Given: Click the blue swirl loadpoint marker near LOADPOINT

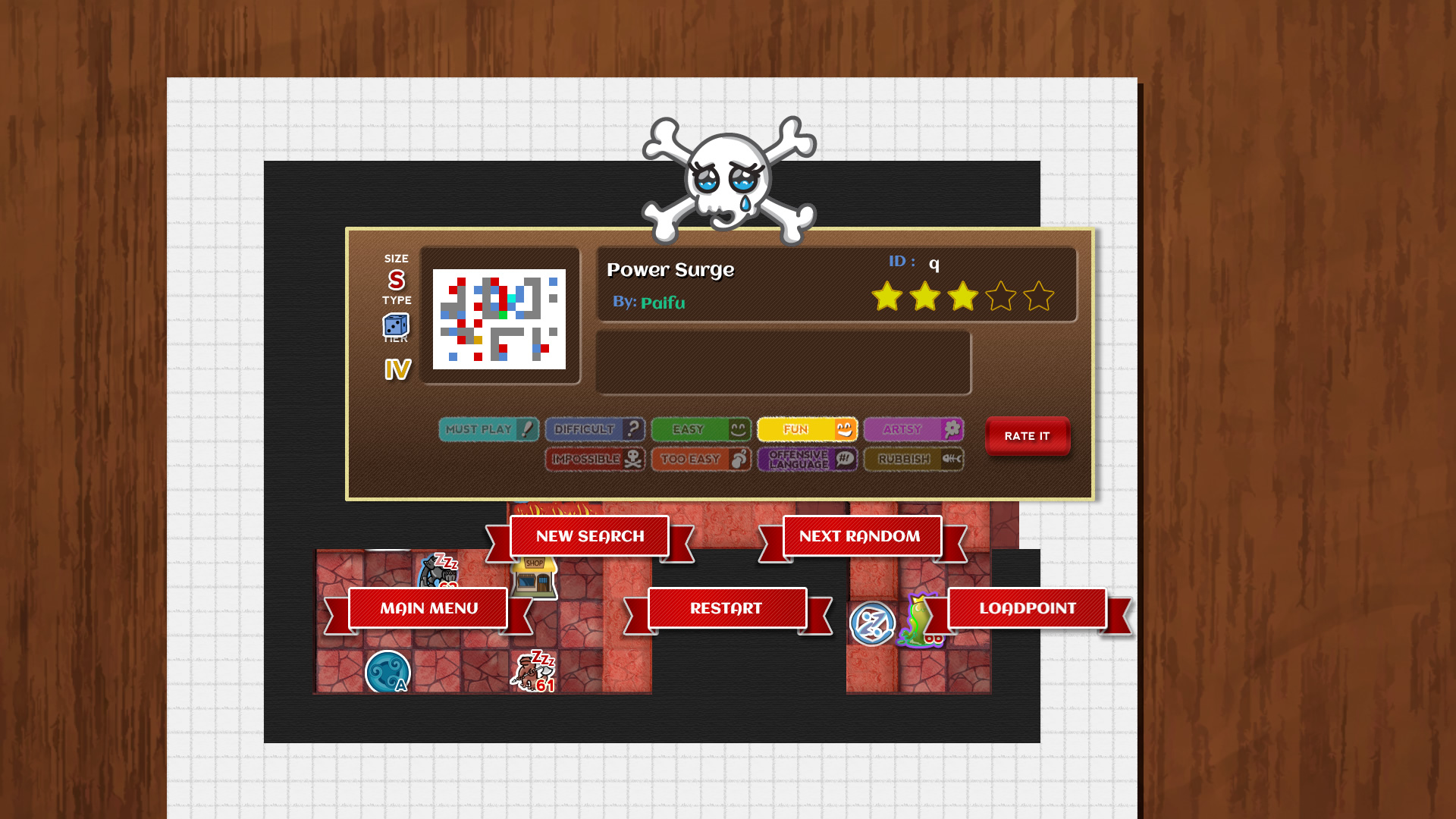Looking at the screenshot, I should coord(873,623).
